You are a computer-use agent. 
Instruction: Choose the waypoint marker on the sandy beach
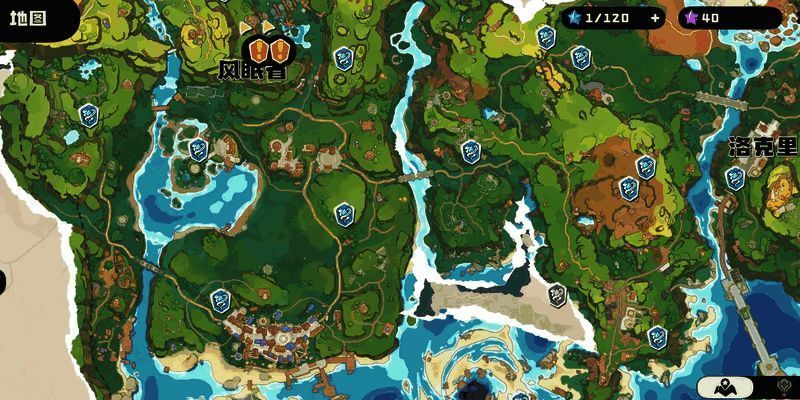557,295
